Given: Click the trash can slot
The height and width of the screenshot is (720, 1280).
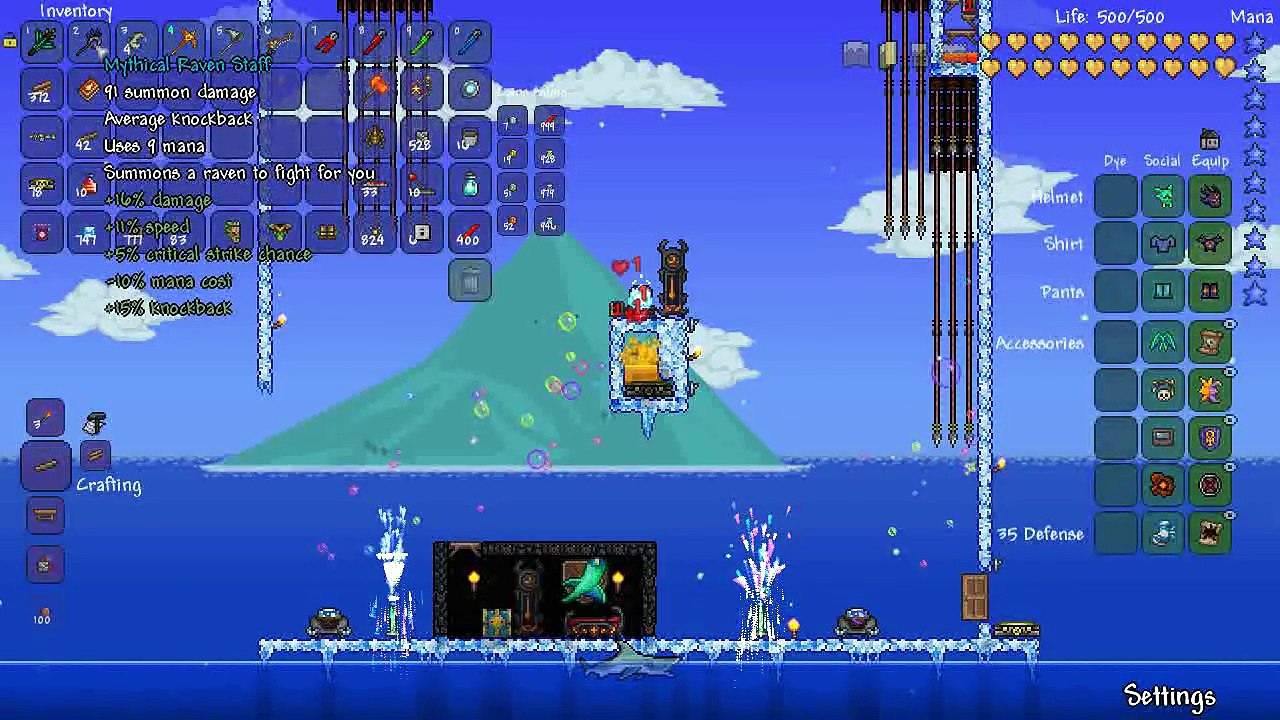Looking at the screenshot, I should coord(470,281).
